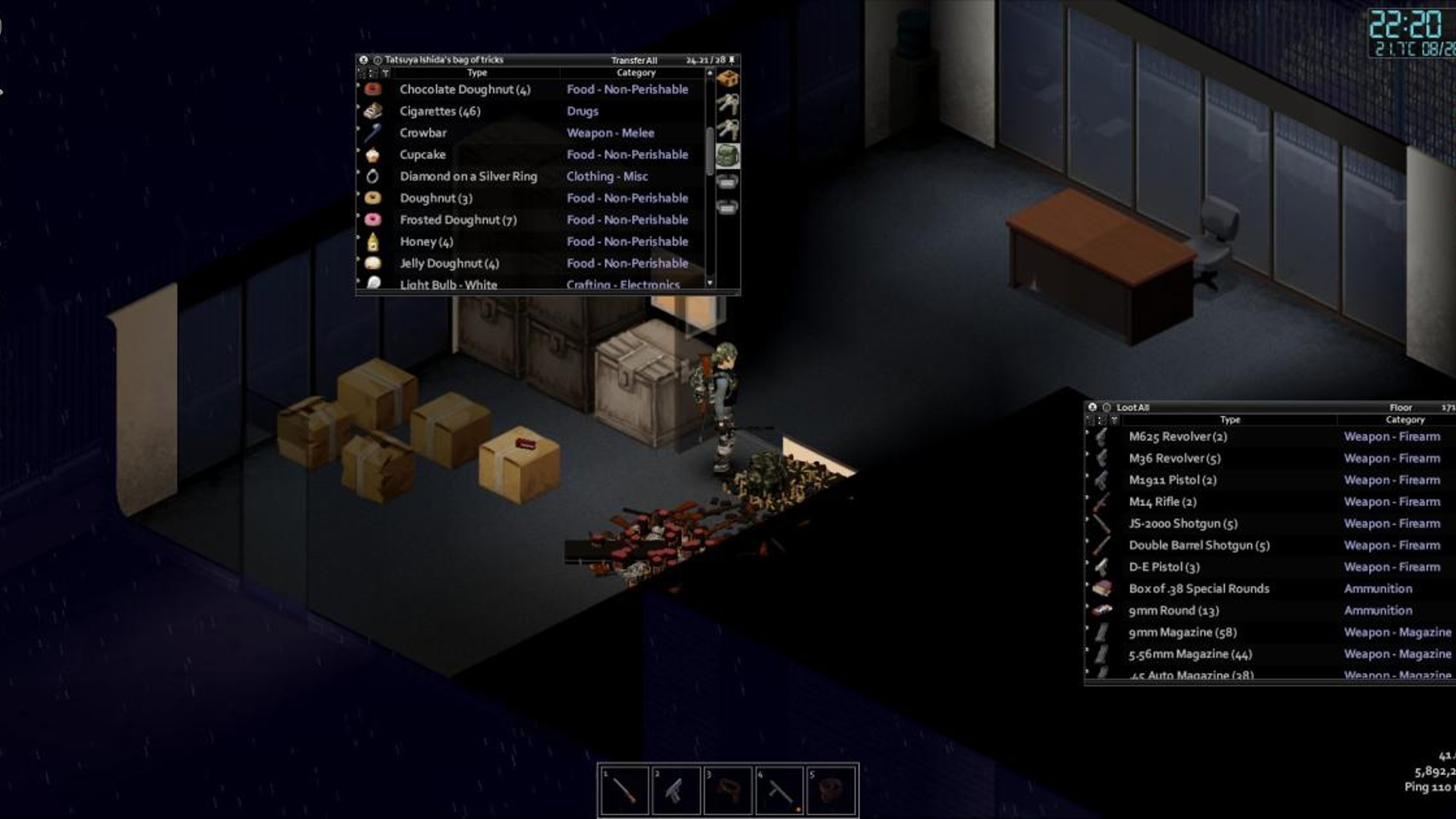Select the Crowbar row in inventory
Image resolution: width=1456 pixels, height=819 pixels.
(423, 133)
